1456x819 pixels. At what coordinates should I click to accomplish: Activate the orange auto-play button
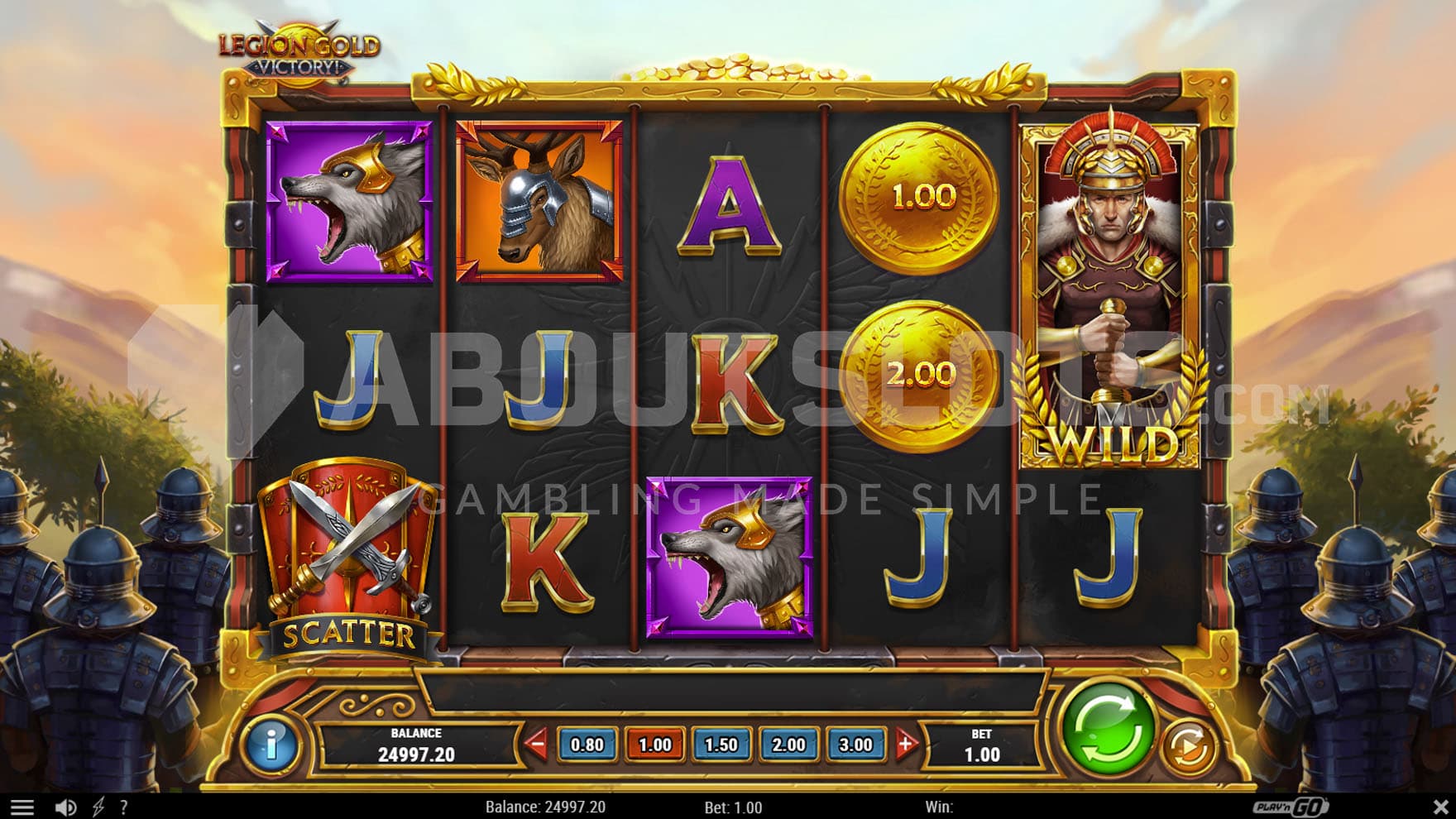click(x=1188, y=747)
